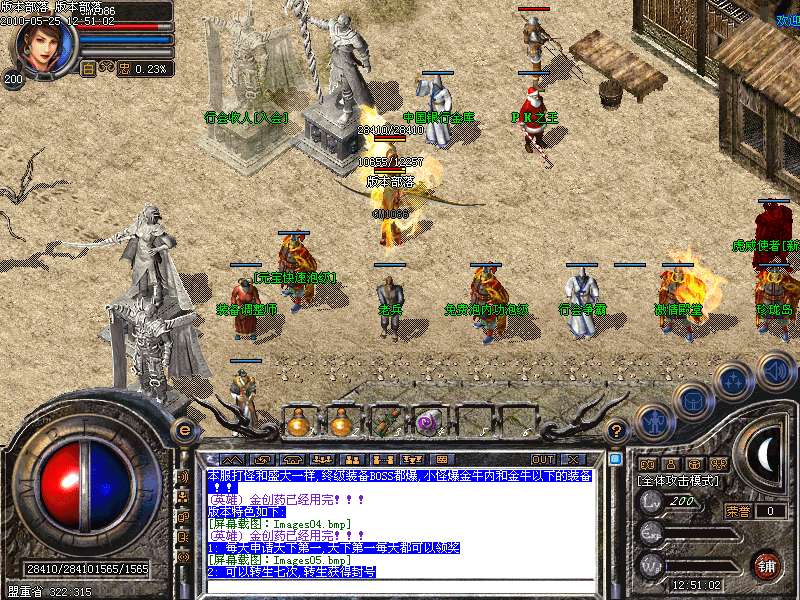Click the round 'e' button left of chat

point(184,430)
